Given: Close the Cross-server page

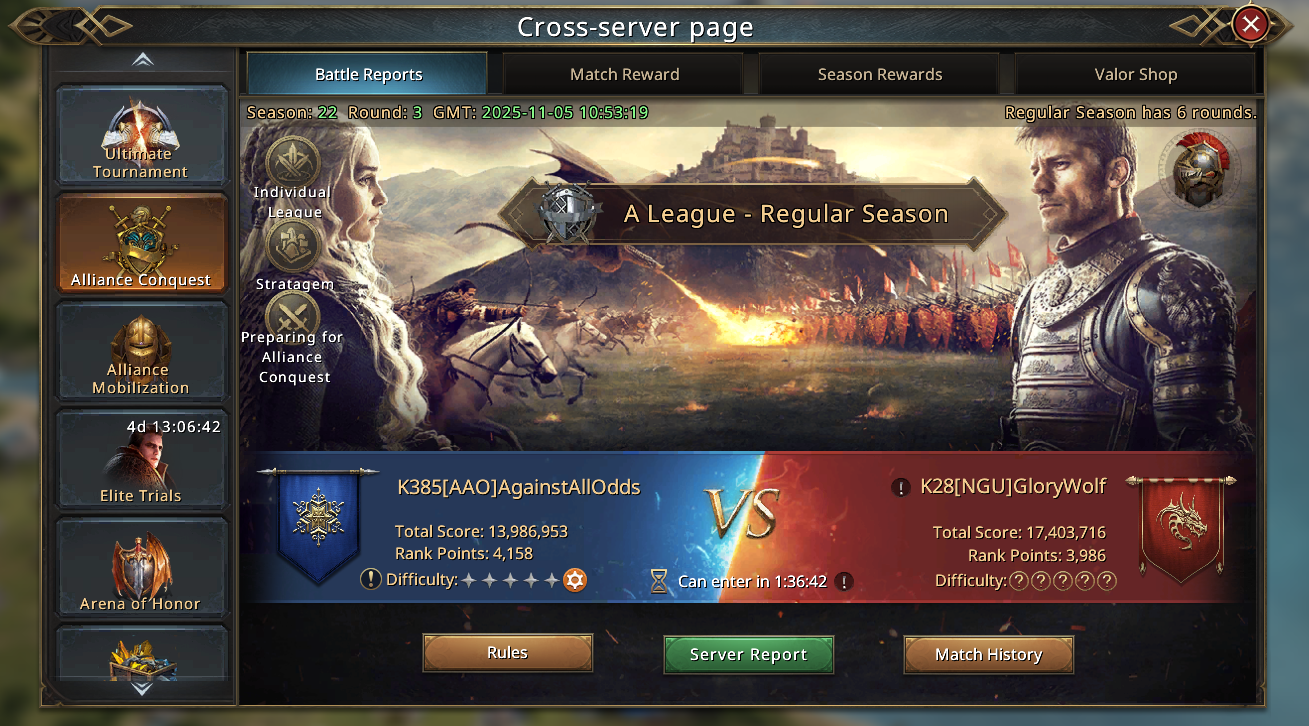Looking at the screenshot, I should [1250, 24].
